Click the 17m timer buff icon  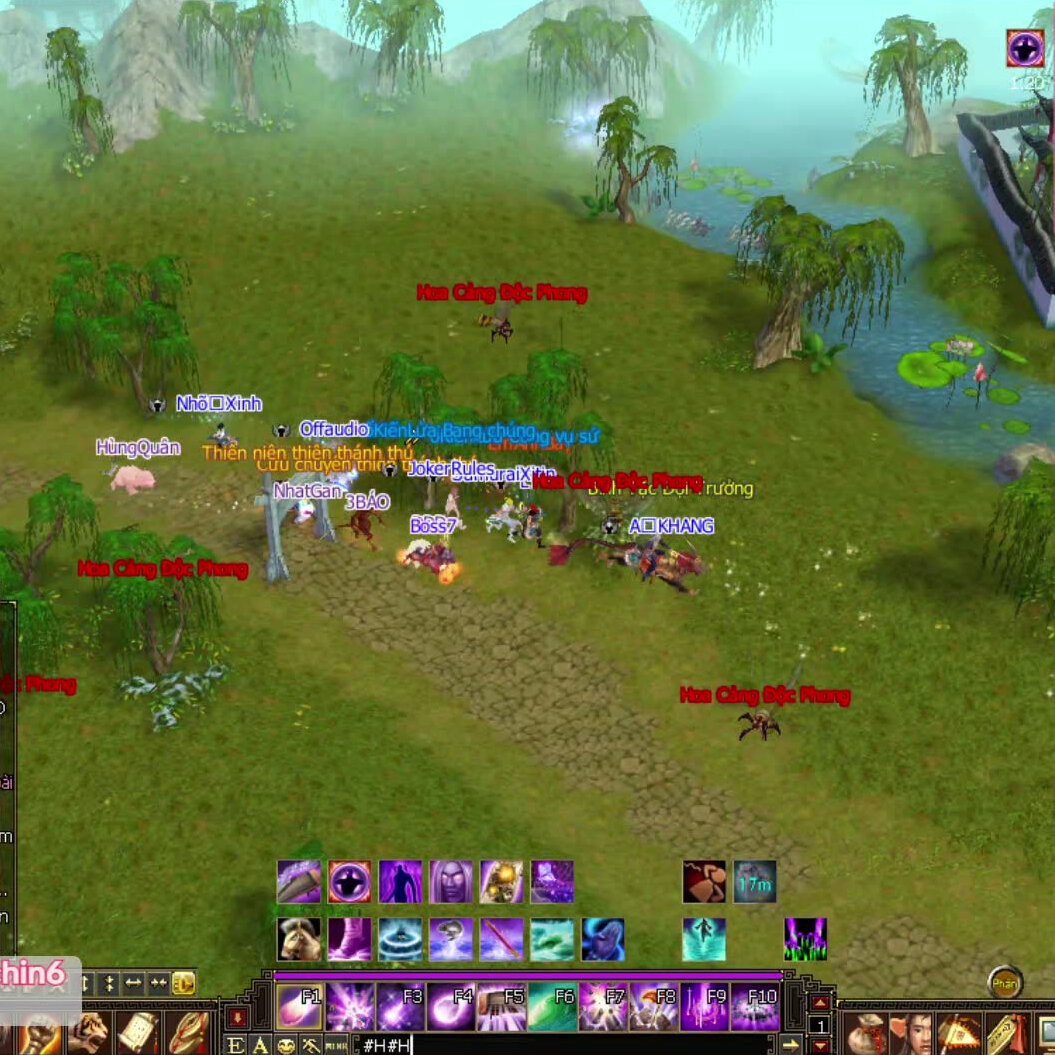click(x=755, y=882)
